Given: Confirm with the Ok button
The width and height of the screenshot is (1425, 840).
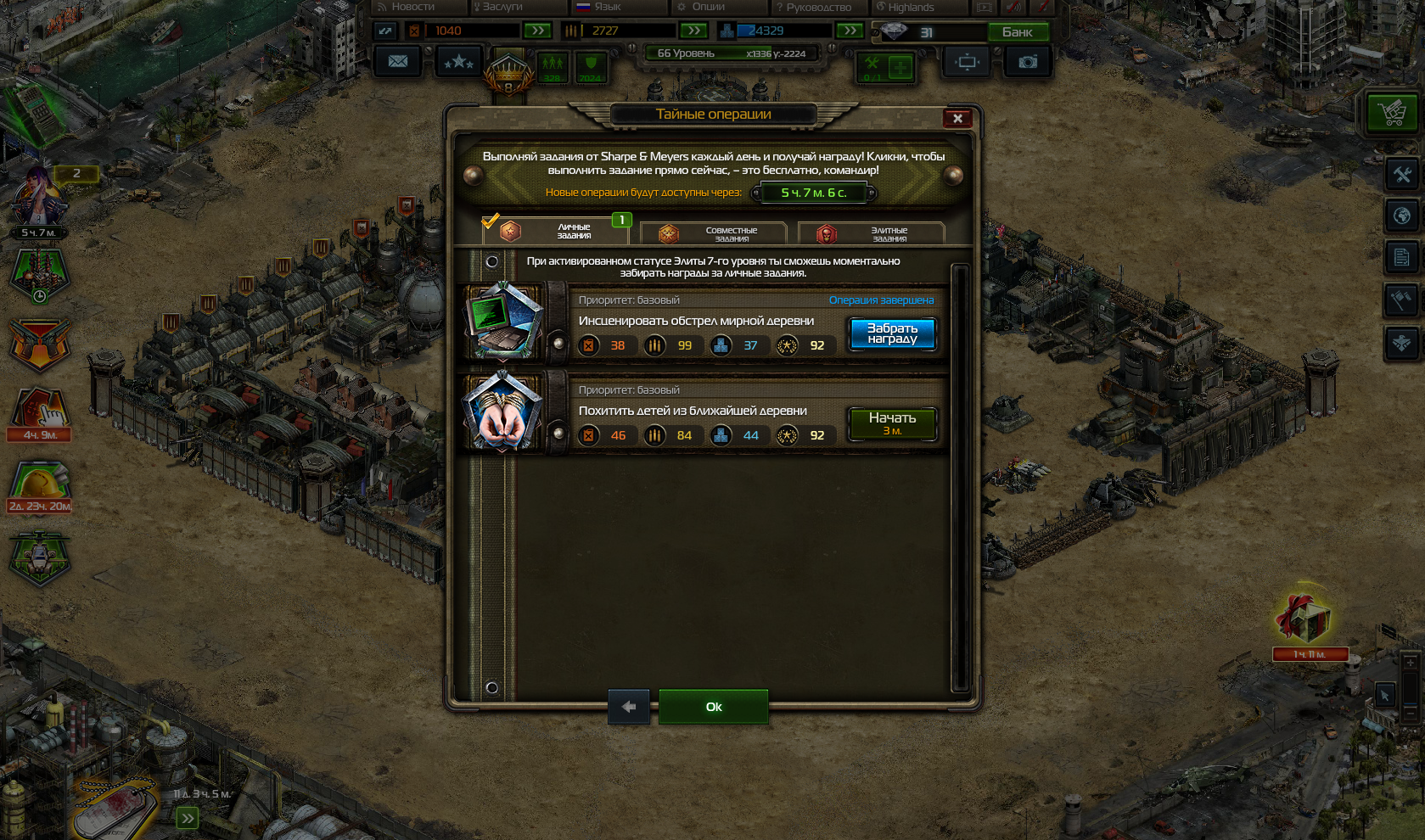Looking at the screenshot, I should click(x=714, y=707).
